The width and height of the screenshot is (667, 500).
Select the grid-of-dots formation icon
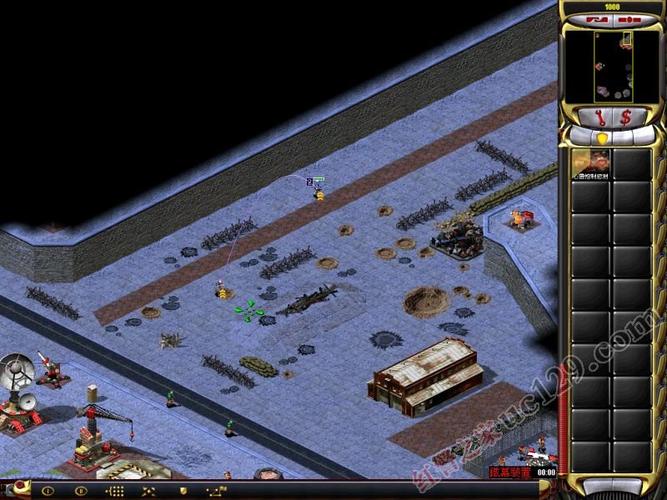[x=115, y=491]
